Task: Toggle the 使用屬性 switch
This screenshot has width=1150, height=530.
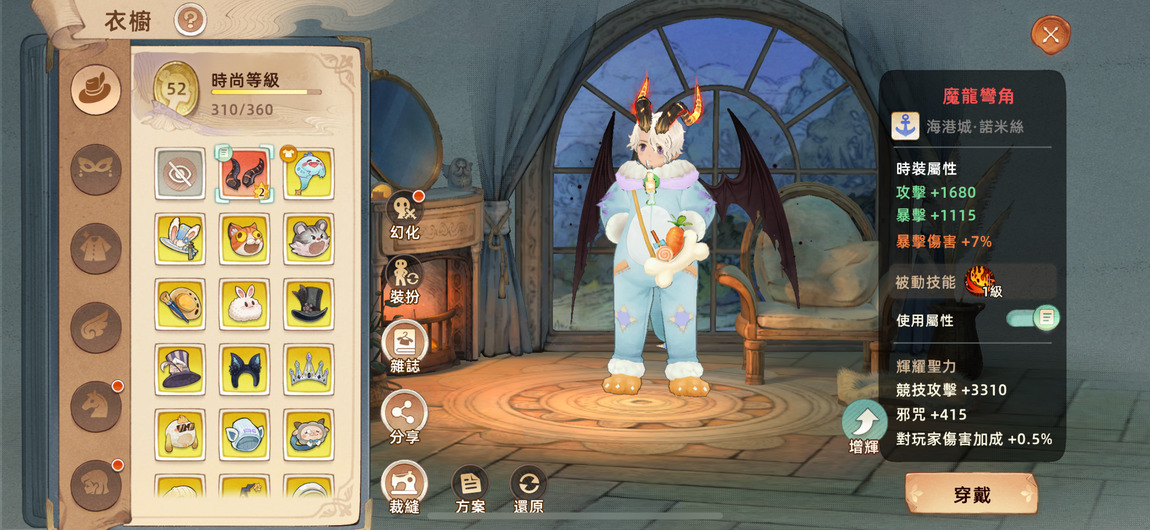Action: tap(1033, 319)
